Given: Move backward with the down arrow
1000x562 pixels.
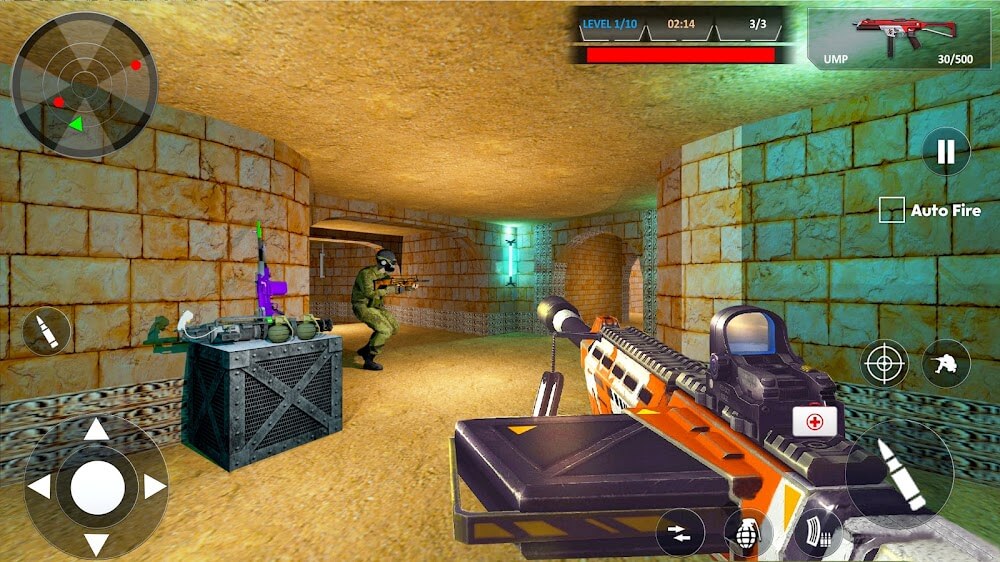Looking at the screenshot, I should [96, 544].
